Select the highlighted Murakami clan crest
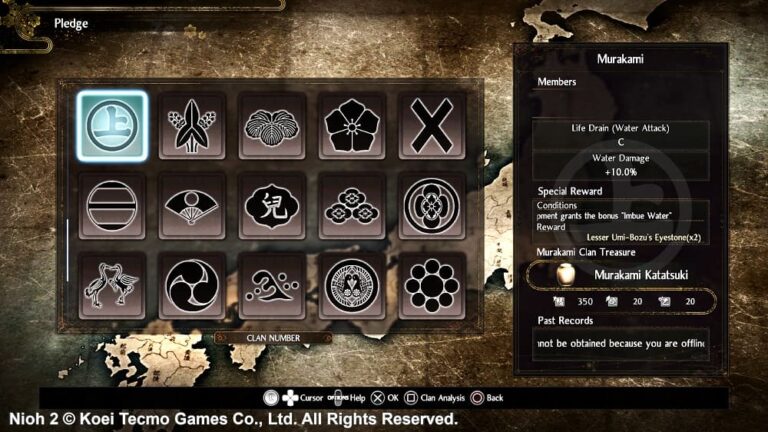Image resolution: width=768 pixels, height=432 pixels. pyautogui.click(x=112, y=126)
